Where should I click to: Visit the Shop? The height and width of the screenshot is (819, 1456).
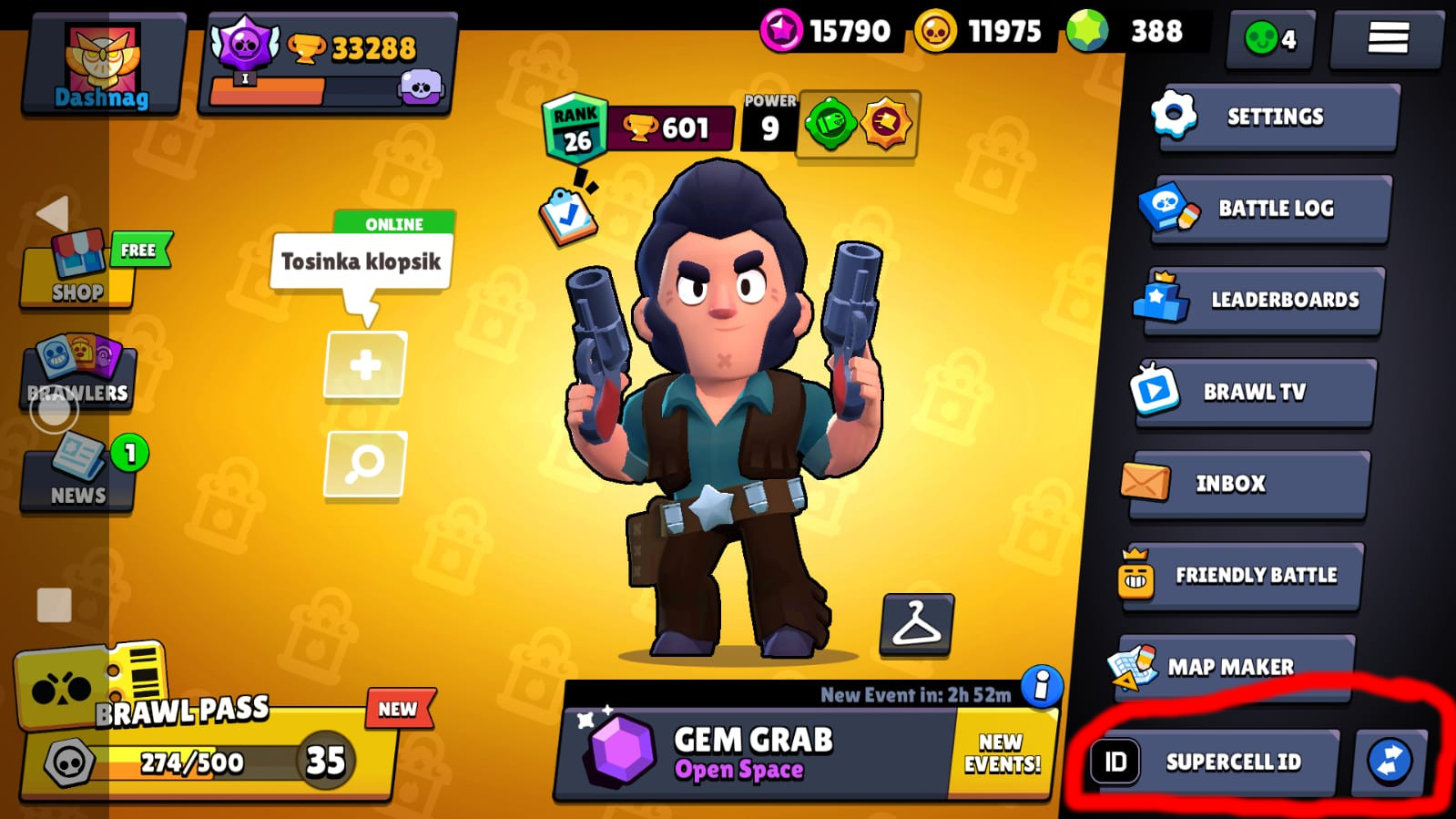(x=78, y=269)
